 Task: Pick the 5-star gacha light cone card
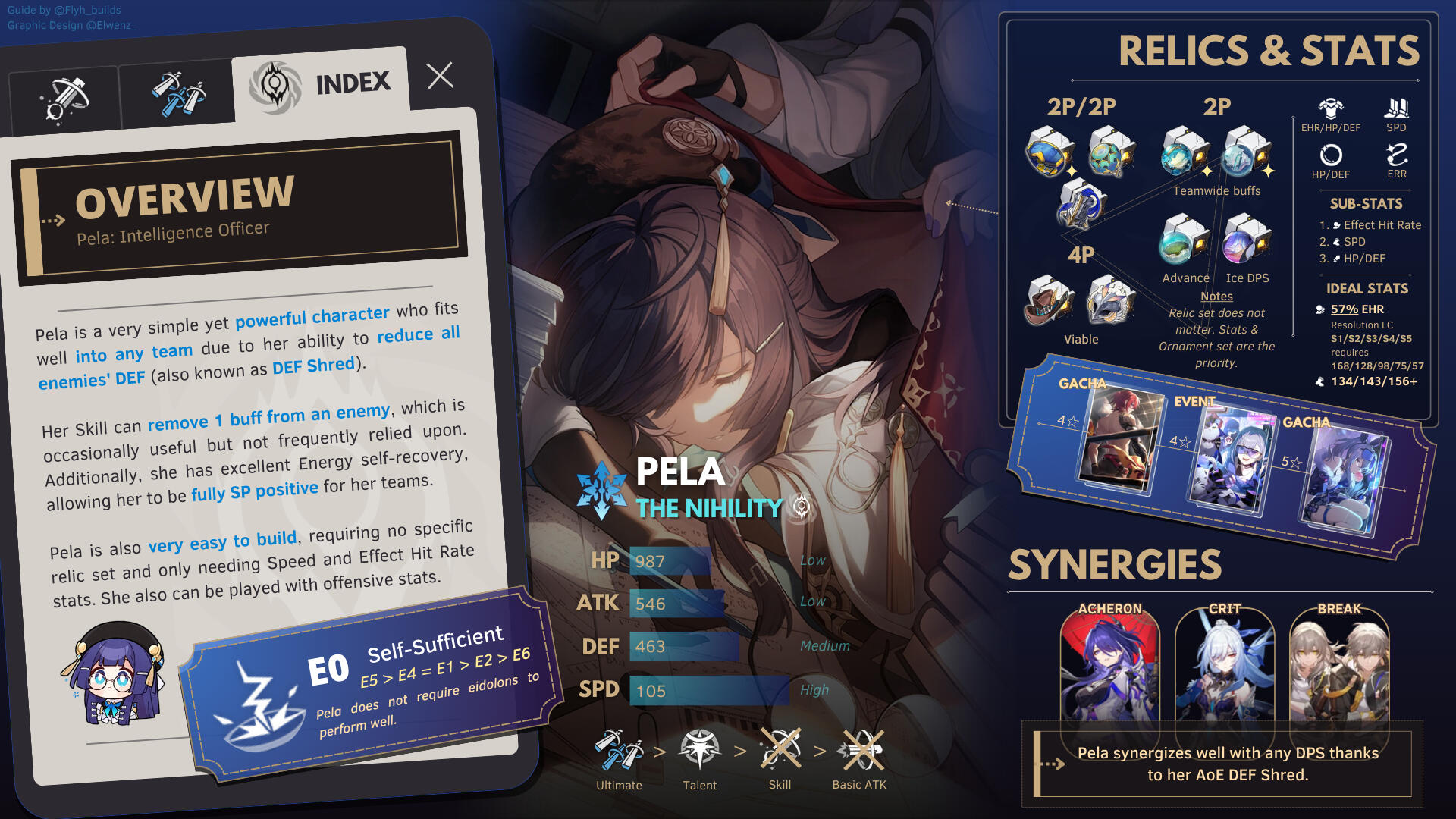click(1345, 479)
